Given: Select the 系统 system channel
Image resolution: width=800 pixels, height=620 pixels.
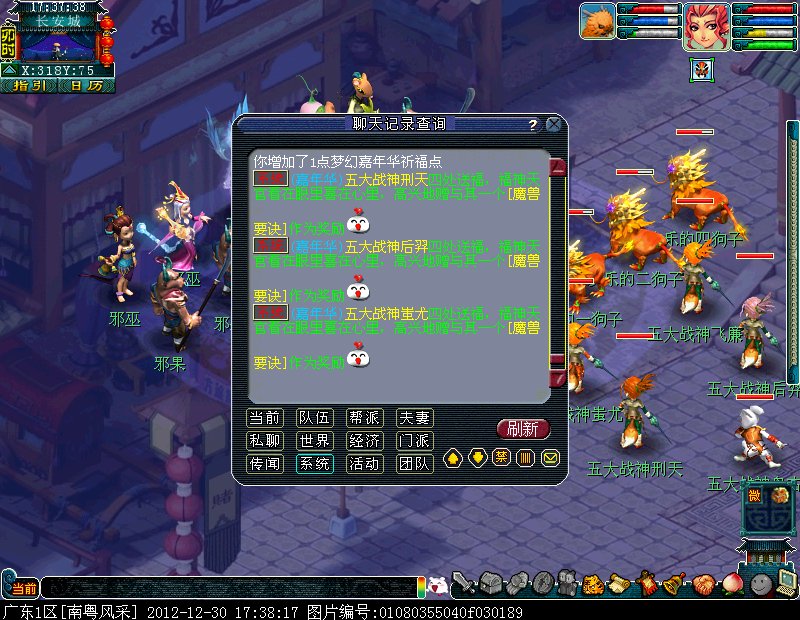Looking at the screenshot, I should [315, 464].
